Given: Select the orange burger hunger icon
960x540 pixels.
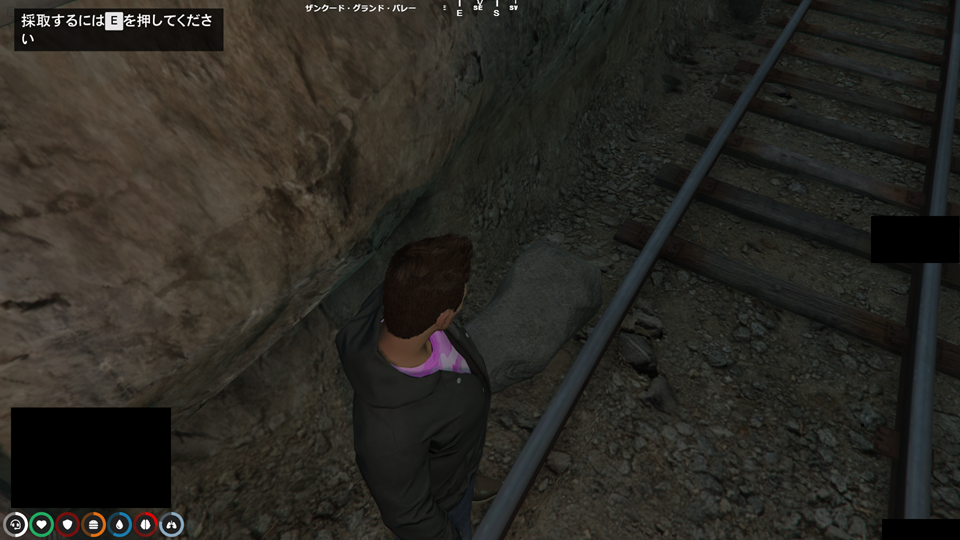Looking at the screenshot, I should click(94, 524).
